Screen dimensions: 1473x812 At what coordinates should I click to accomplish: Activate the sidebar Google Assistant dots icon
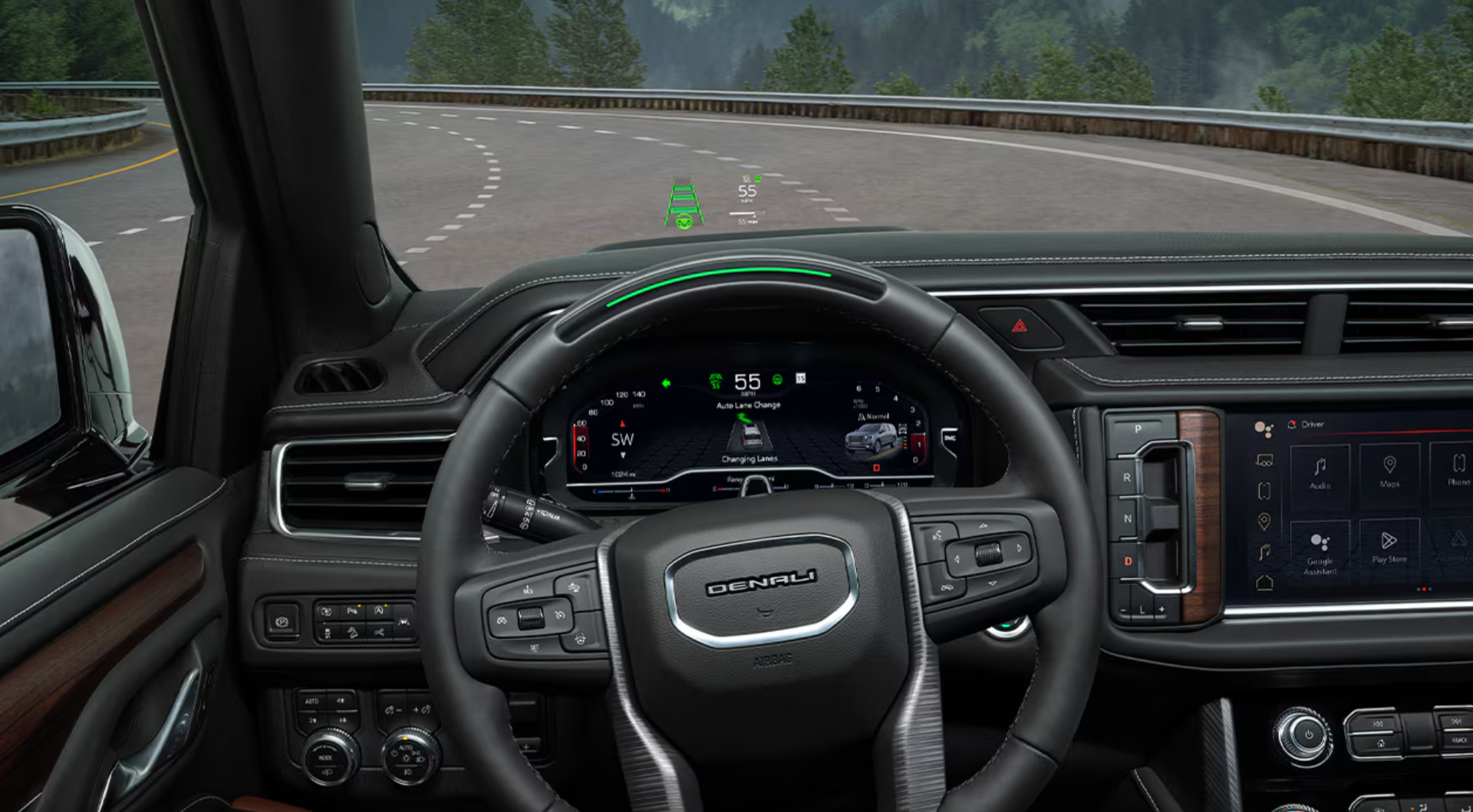click(1263, 429)
